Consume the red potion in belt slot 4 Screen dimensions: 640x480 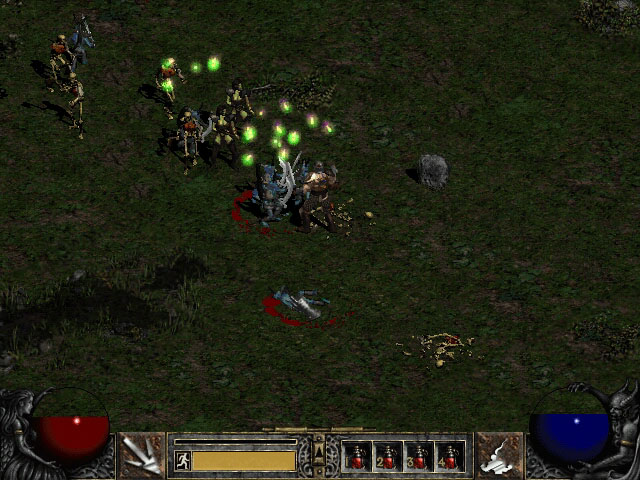tap(450, 457)
